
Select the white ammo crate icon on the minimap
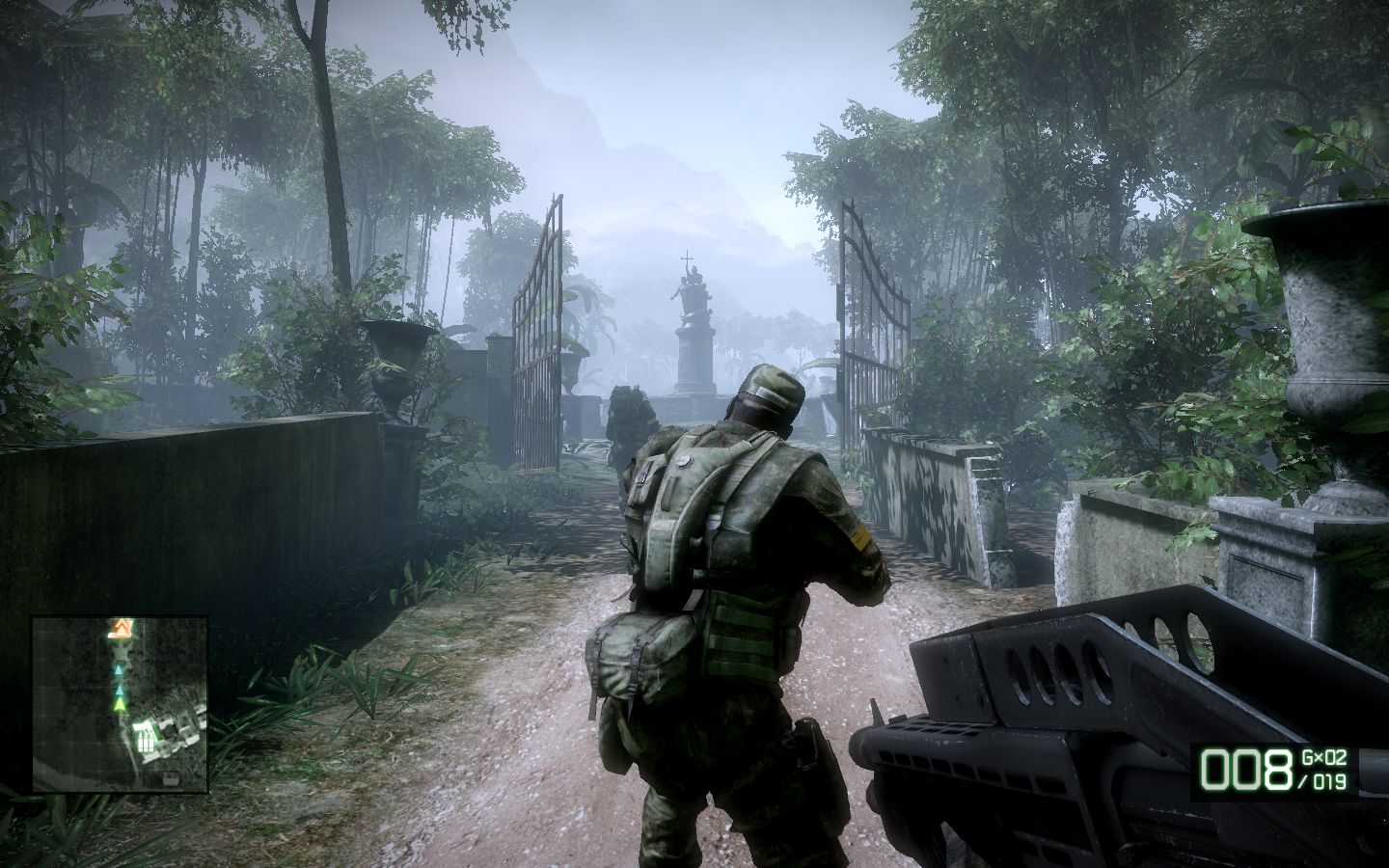pos(147,739)
